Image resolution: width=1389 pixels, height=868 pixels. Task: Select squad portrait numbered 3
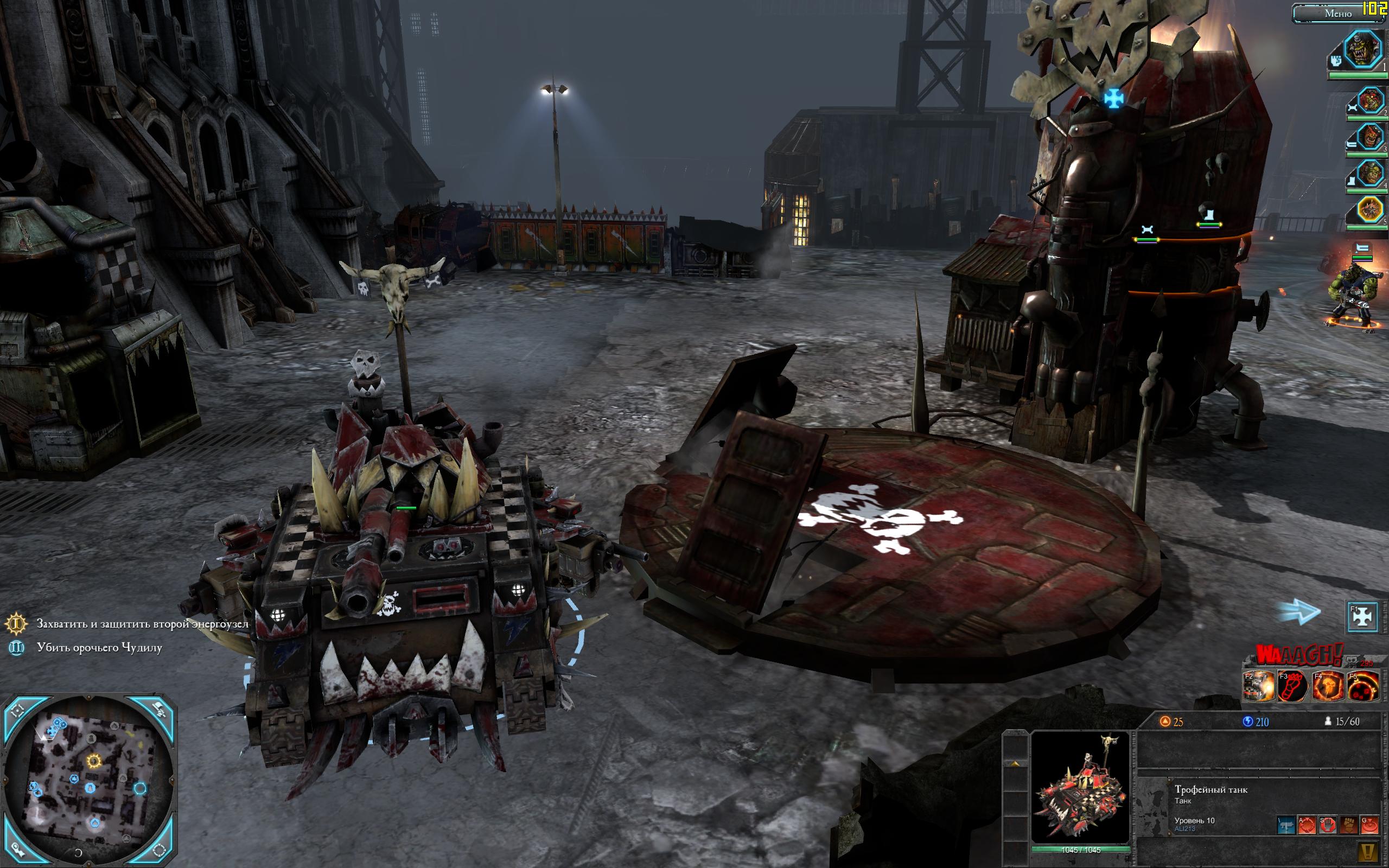point(1370,138)
